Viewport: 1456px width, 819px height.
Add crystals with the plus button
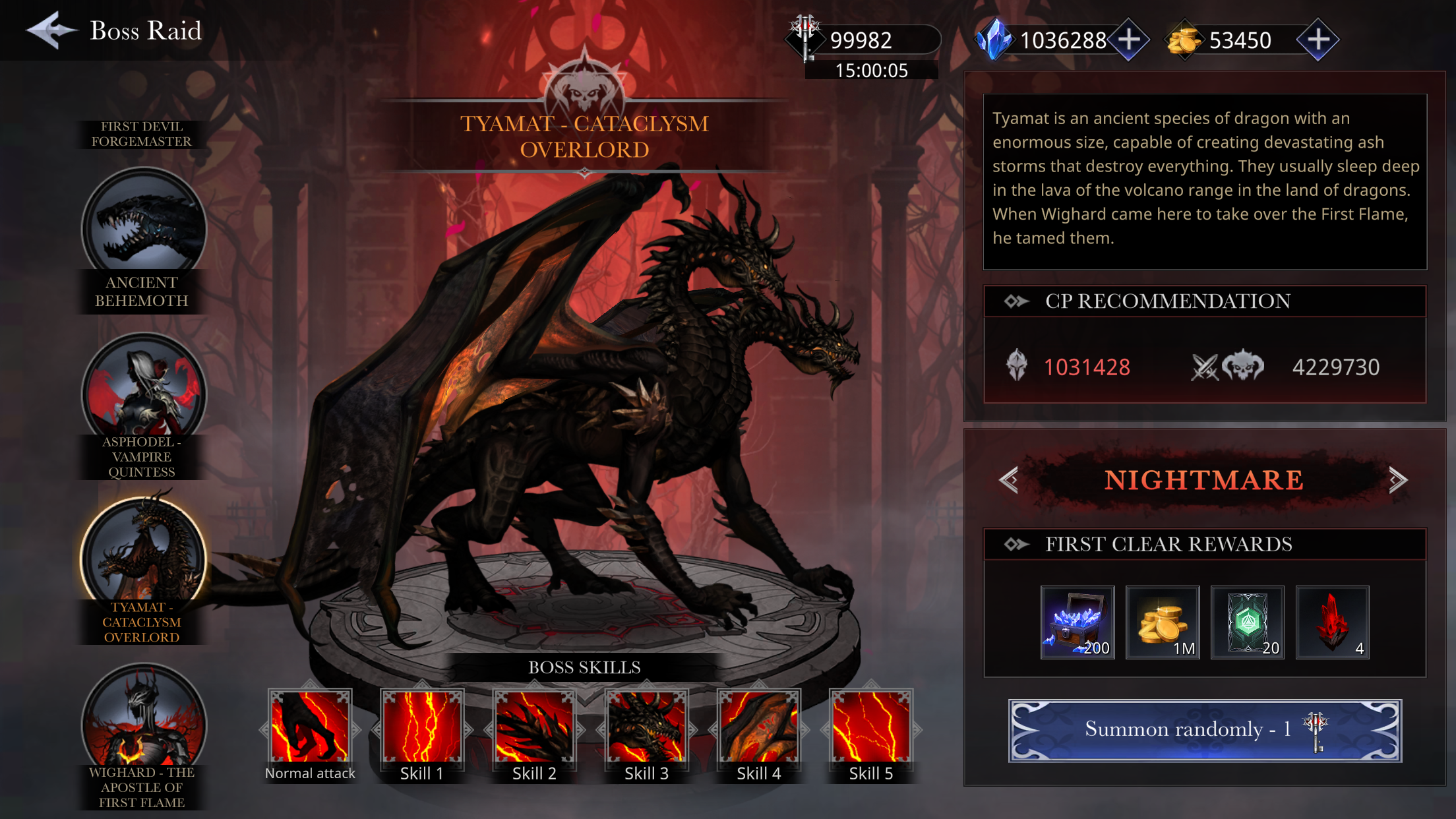tap(1129, 39)
